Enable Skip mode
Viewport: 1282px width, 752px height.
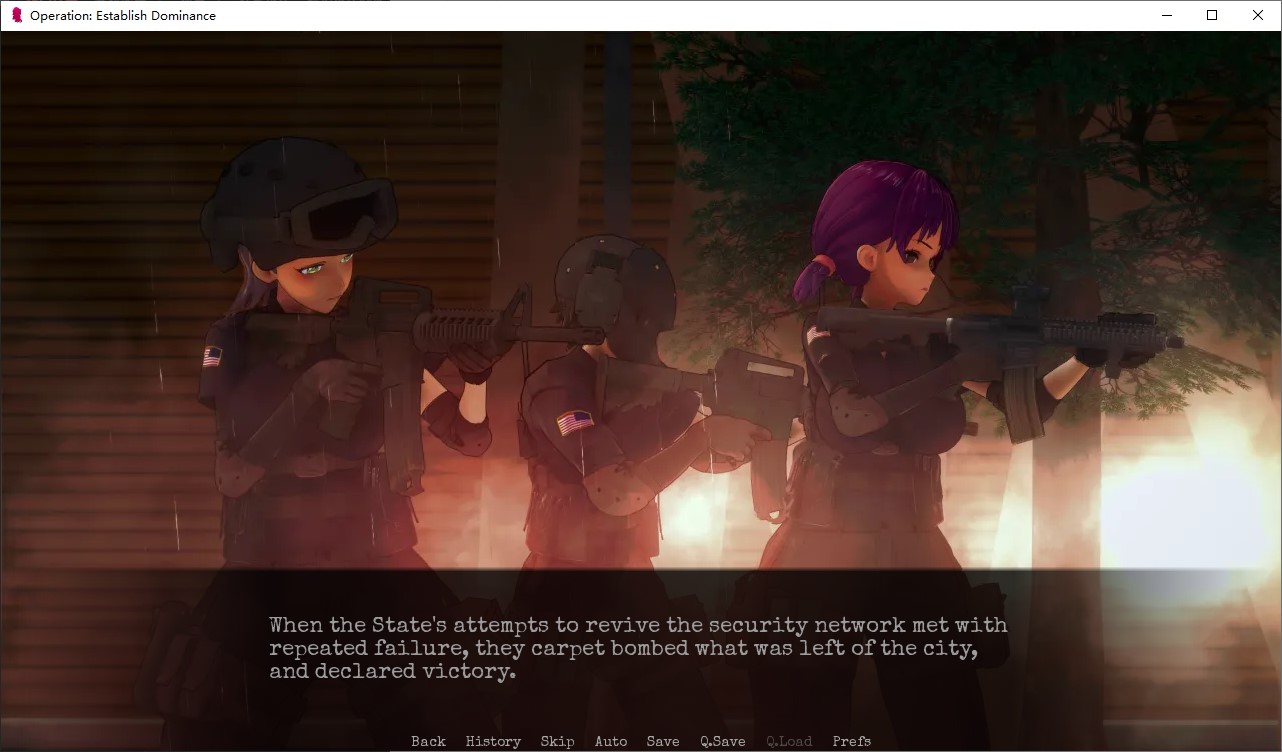[557, 741]
